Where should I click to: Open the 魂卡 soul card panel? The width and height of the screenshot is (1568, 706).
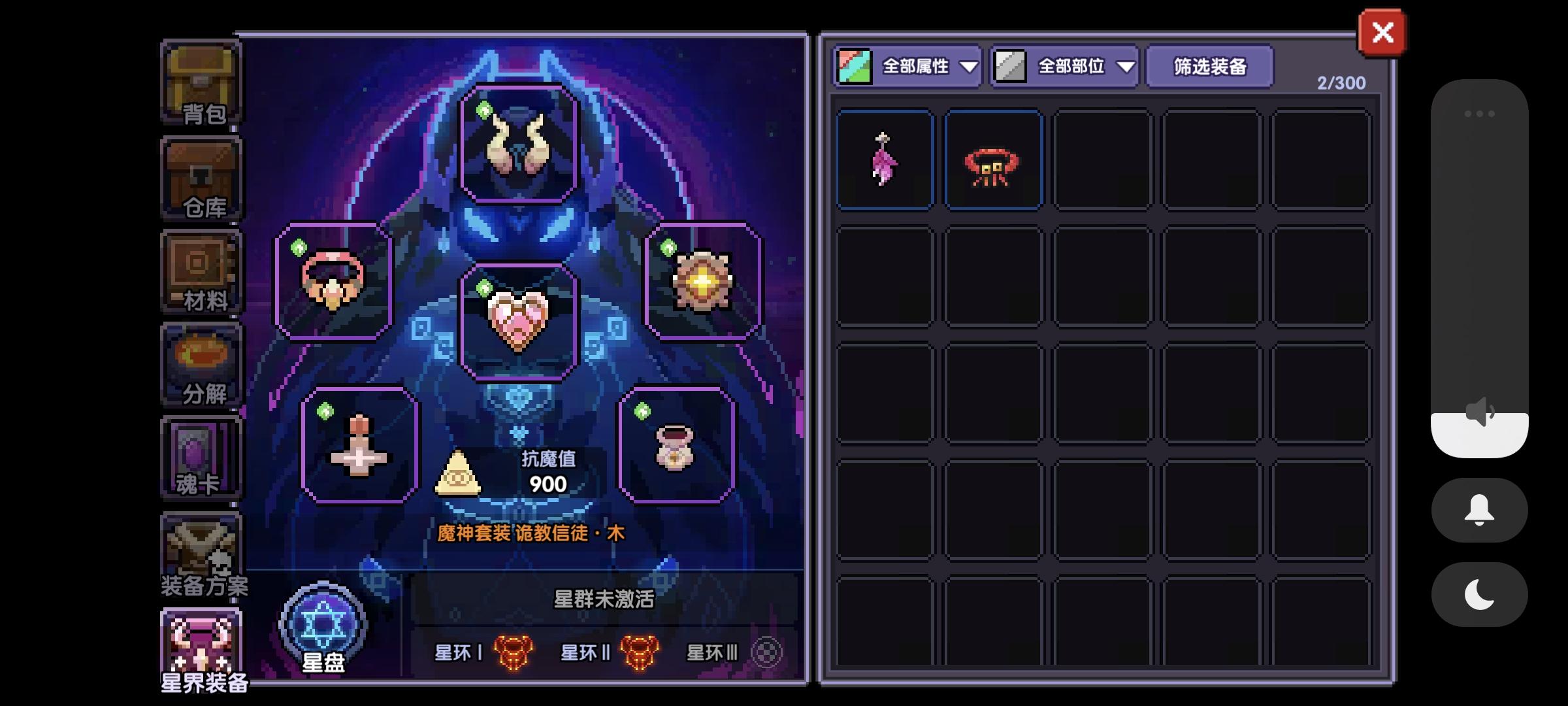coord(201,458)
